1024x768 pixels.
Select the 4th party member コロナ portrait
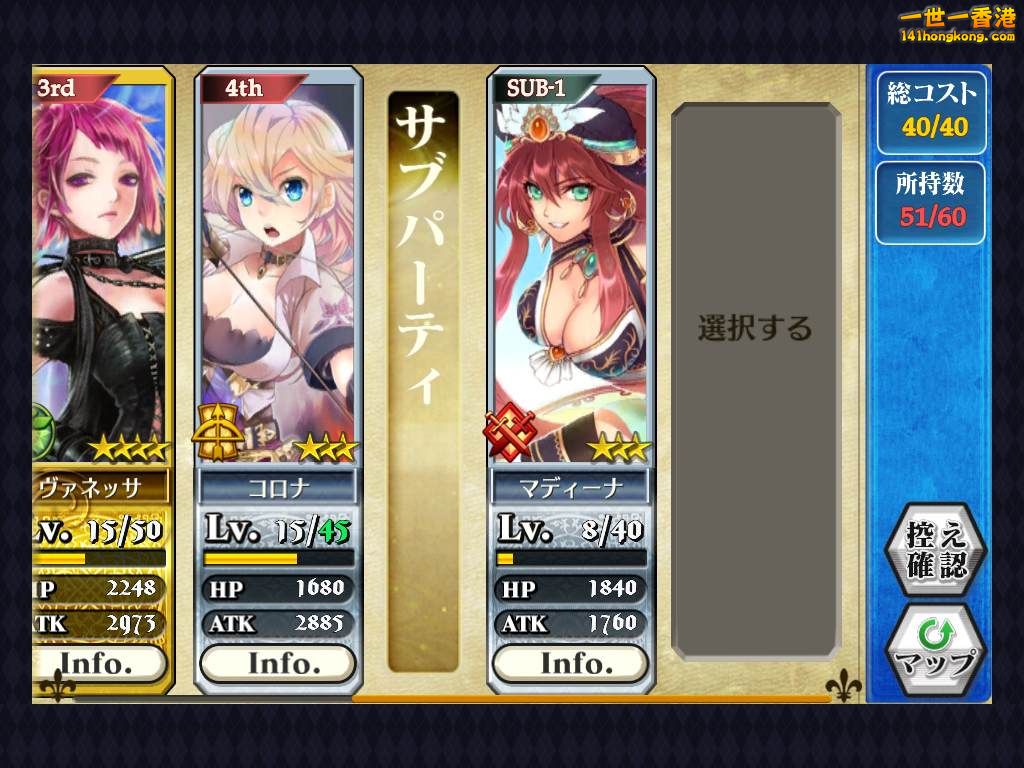click(278, 270)
